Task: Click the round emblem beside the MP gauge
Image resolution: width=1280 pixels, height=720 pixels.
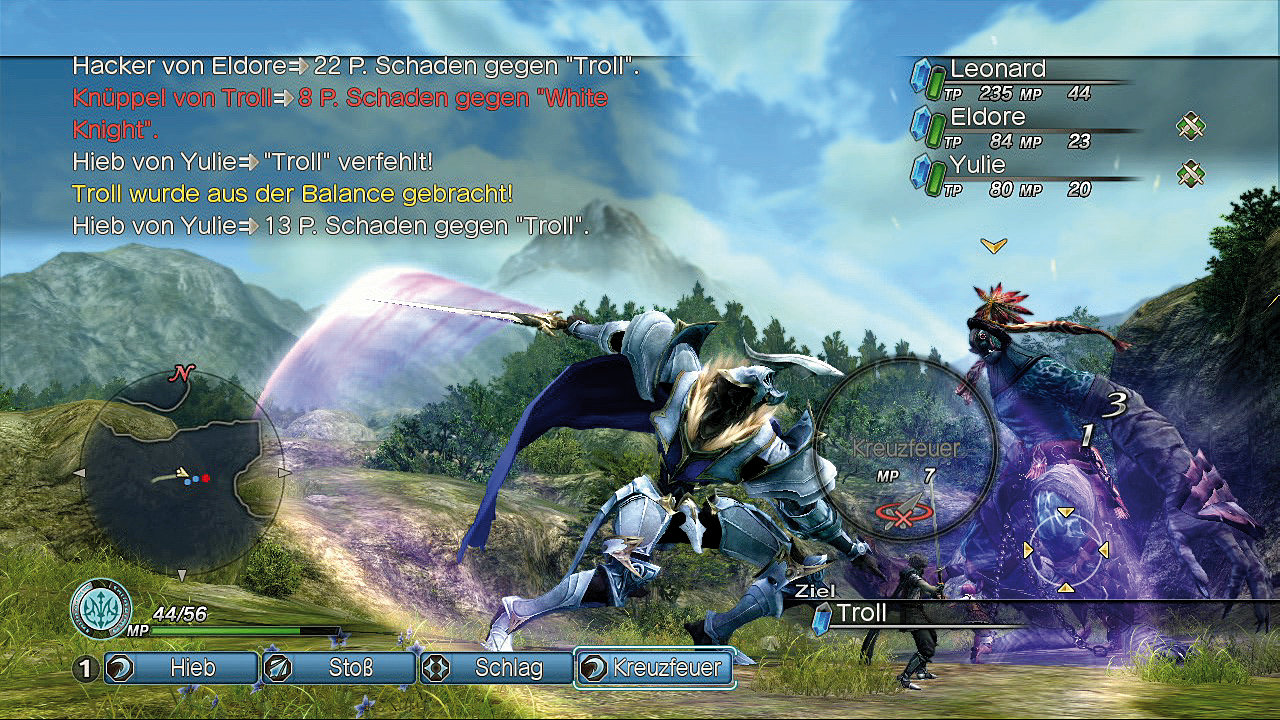Action: click(x=101, y=606)
